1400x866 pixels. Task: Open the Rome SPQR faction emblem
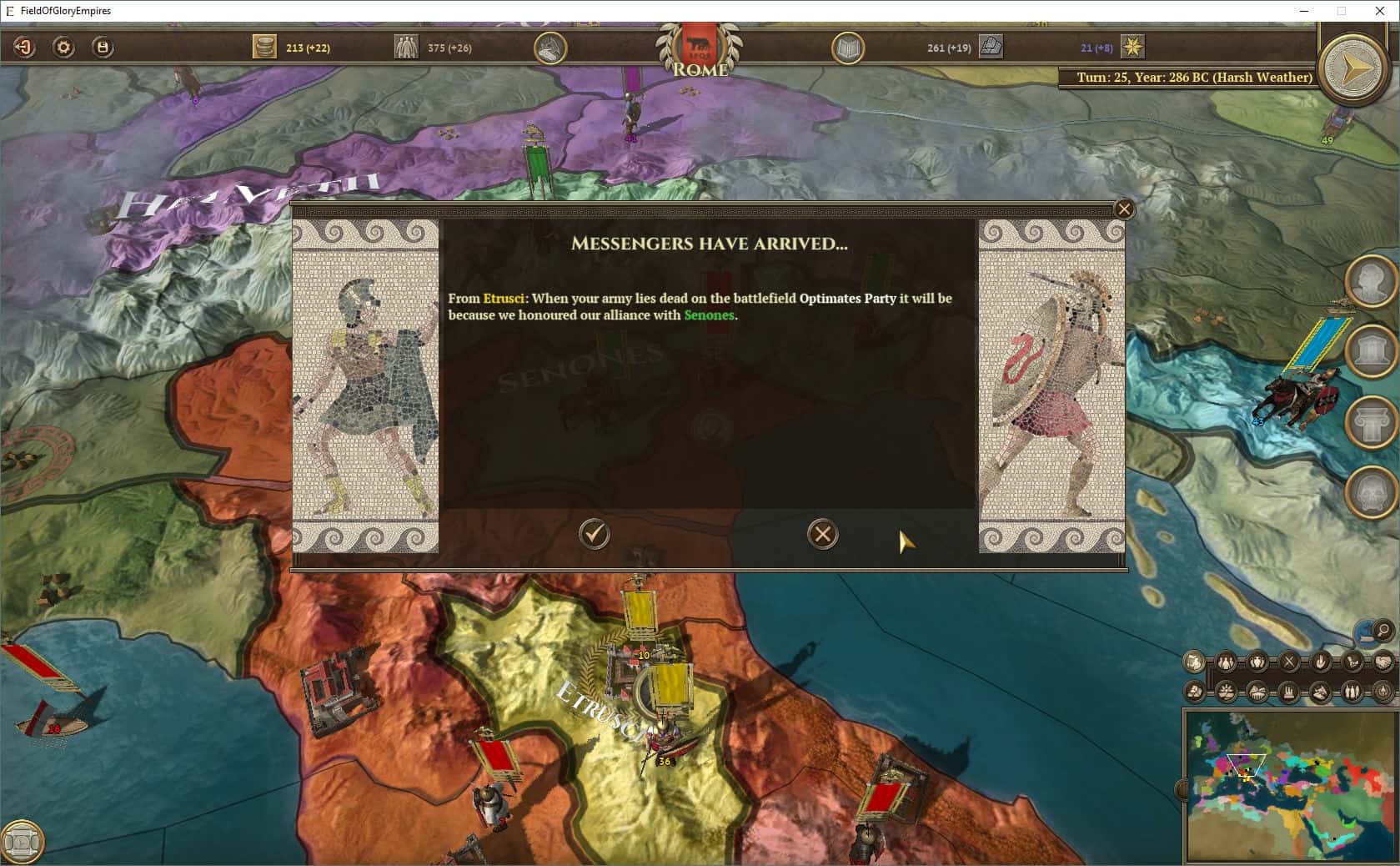(700, 48)
